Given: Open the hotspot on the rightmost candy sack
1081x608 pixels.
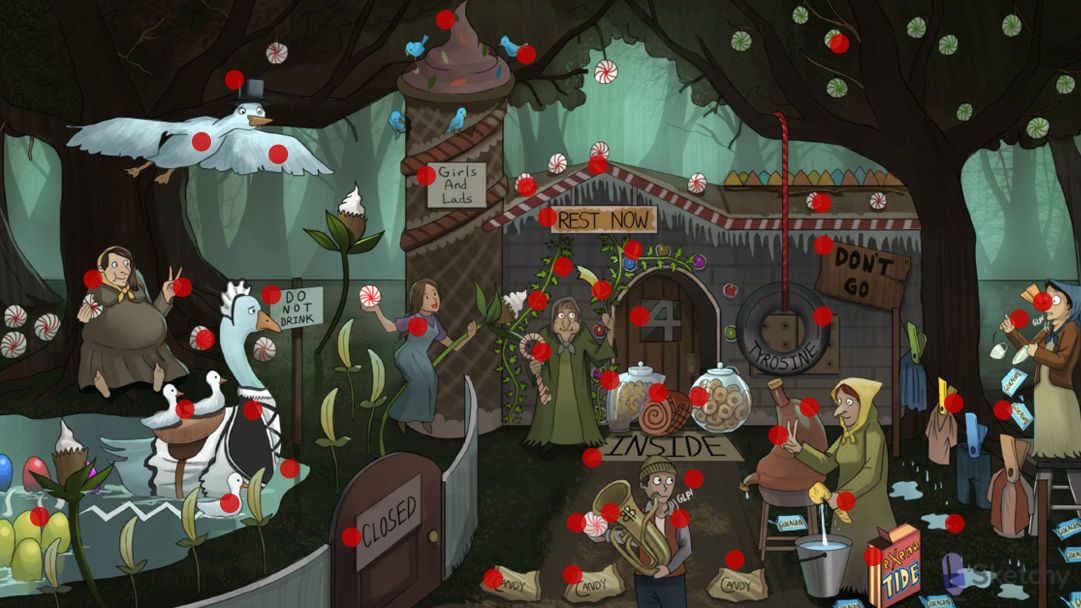Looking at the screenshot, I should [x=735, y=560].
